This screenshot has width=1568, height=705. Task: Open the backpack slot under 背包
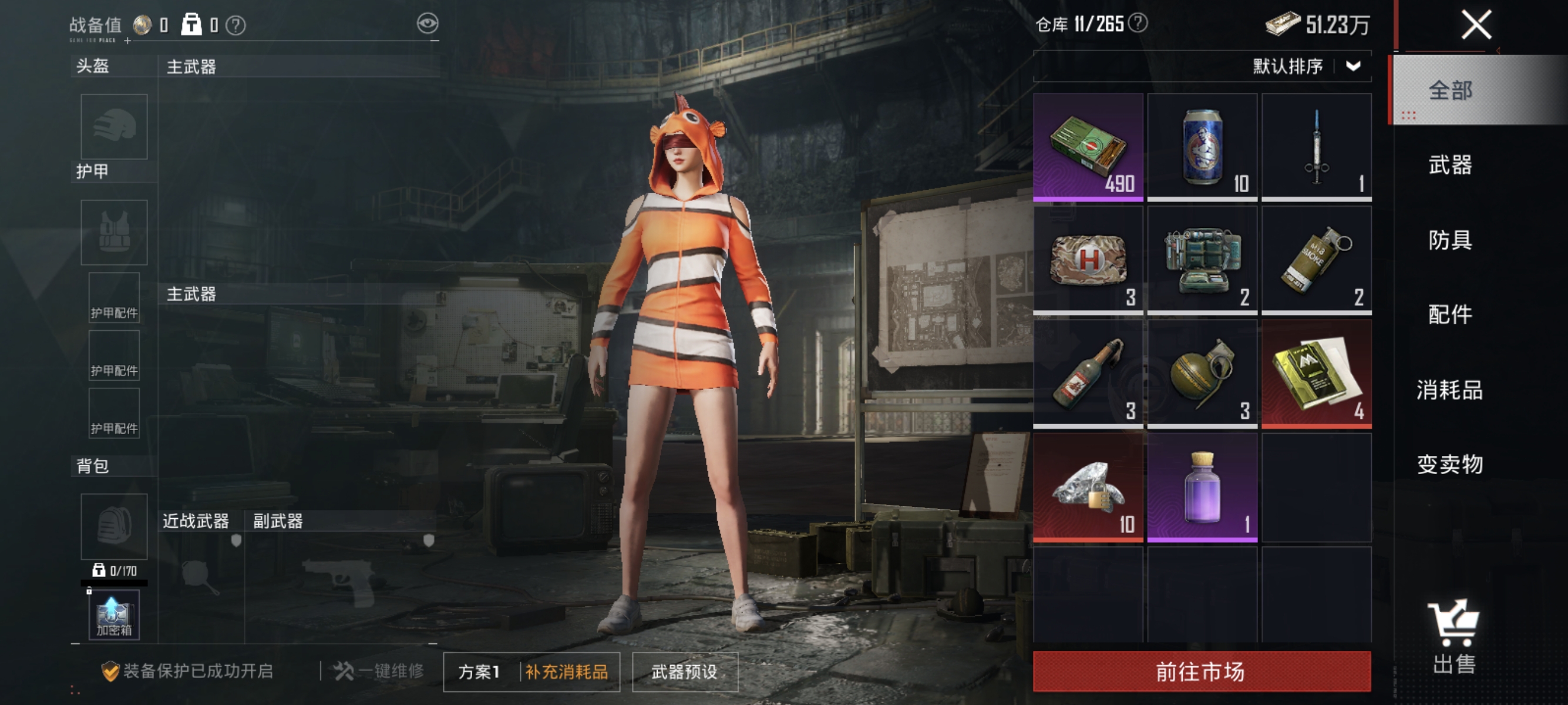click(113, 525)
